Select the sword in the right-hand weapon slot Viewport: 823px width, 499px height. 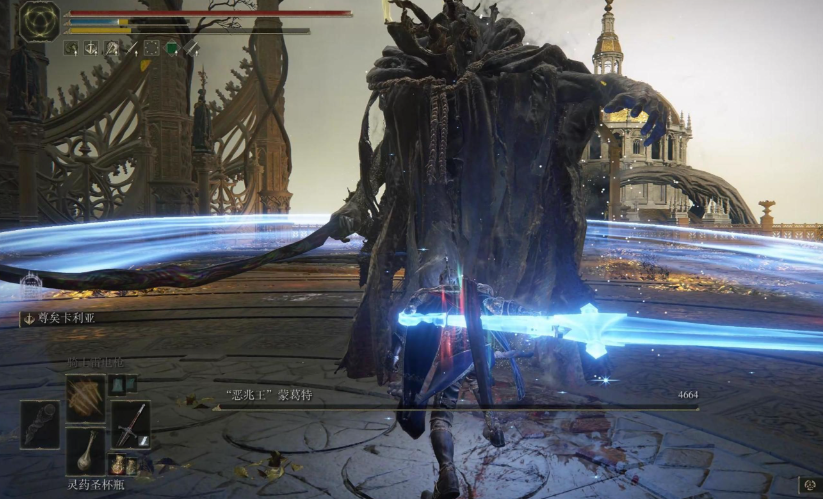pos(130,424)
